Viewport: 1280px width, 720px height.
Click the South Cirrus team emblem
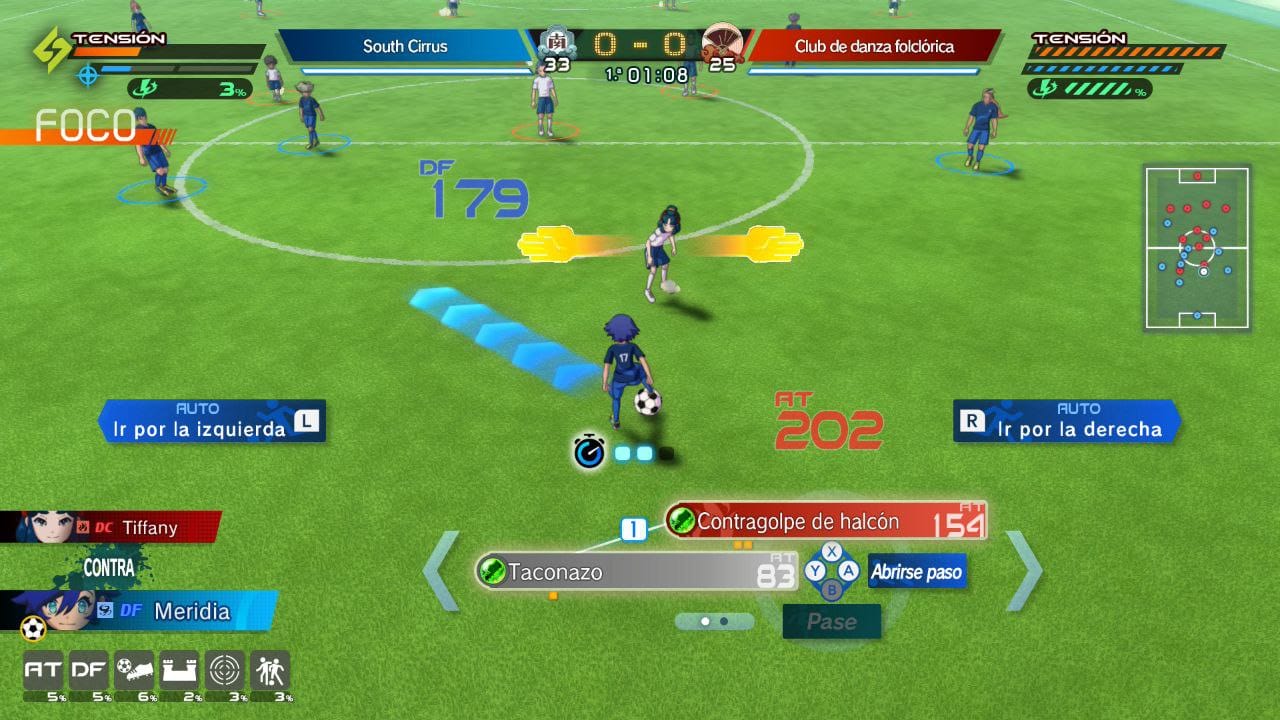coord(556,44)
